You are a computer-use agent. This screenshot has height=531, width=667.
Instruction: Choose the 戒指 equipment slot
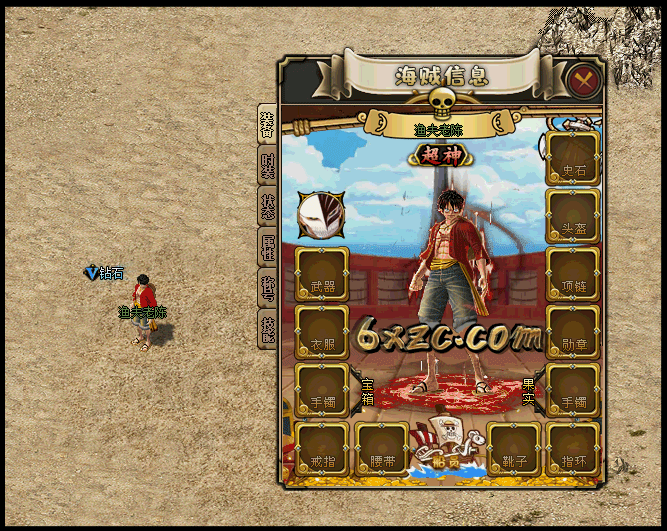point(322,449)
